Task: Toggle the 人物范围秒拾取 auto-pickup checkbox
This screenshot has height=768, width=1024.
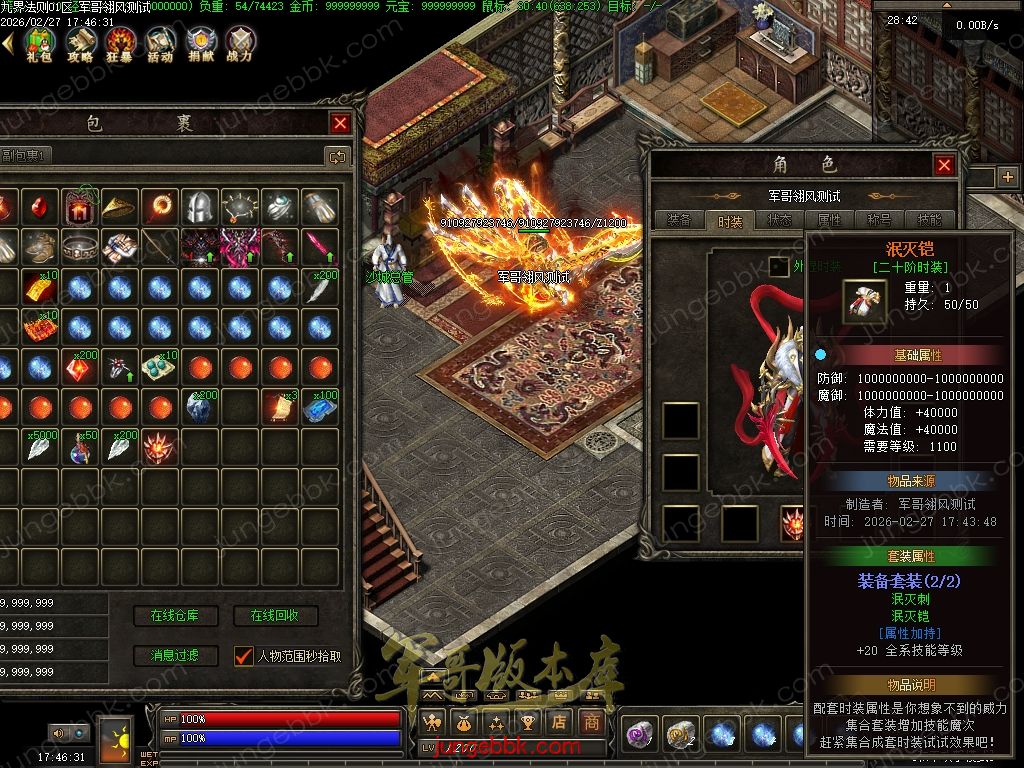Action: [x=243, y=656]
